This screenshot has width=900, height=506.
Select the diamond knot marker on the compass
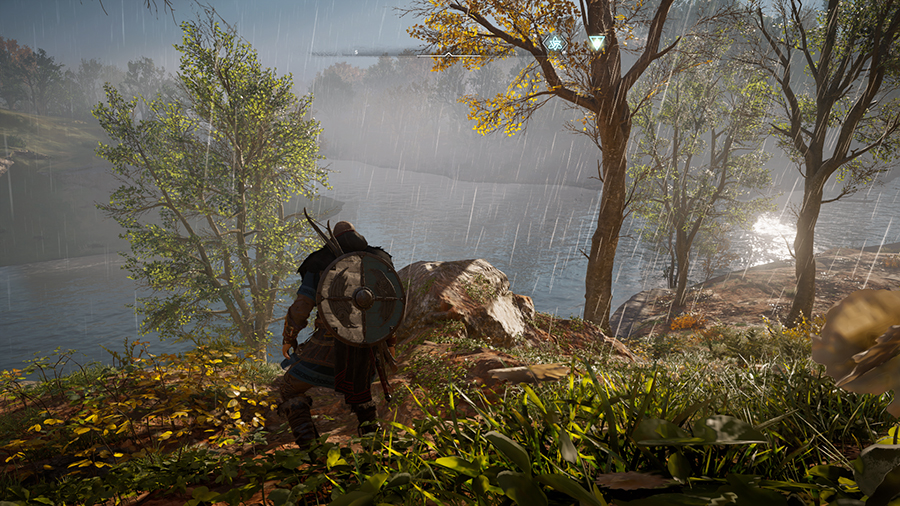pyautogui.click(x=554, y=42)
